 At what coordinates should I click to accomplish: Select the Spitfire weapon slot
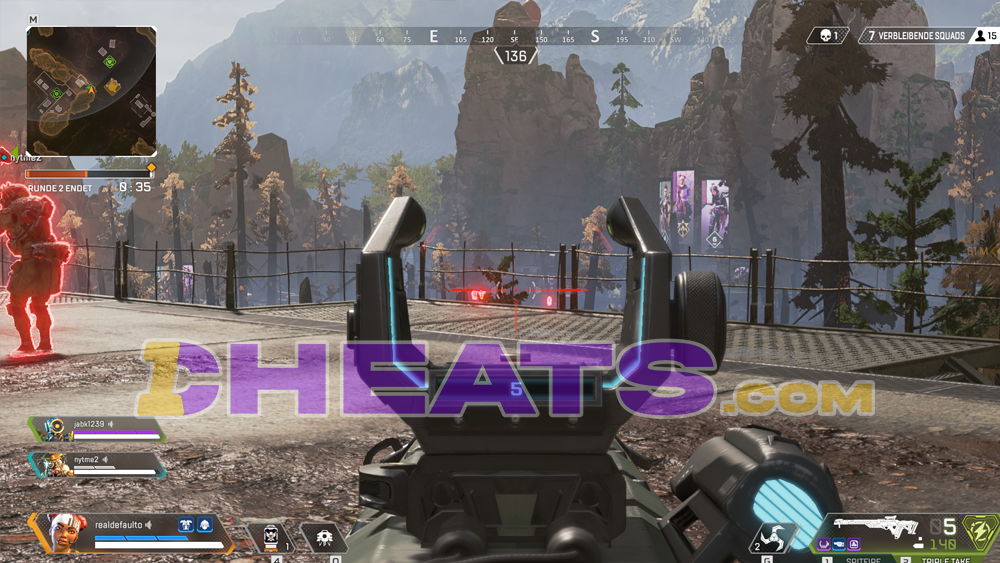[x=863, y=559]
